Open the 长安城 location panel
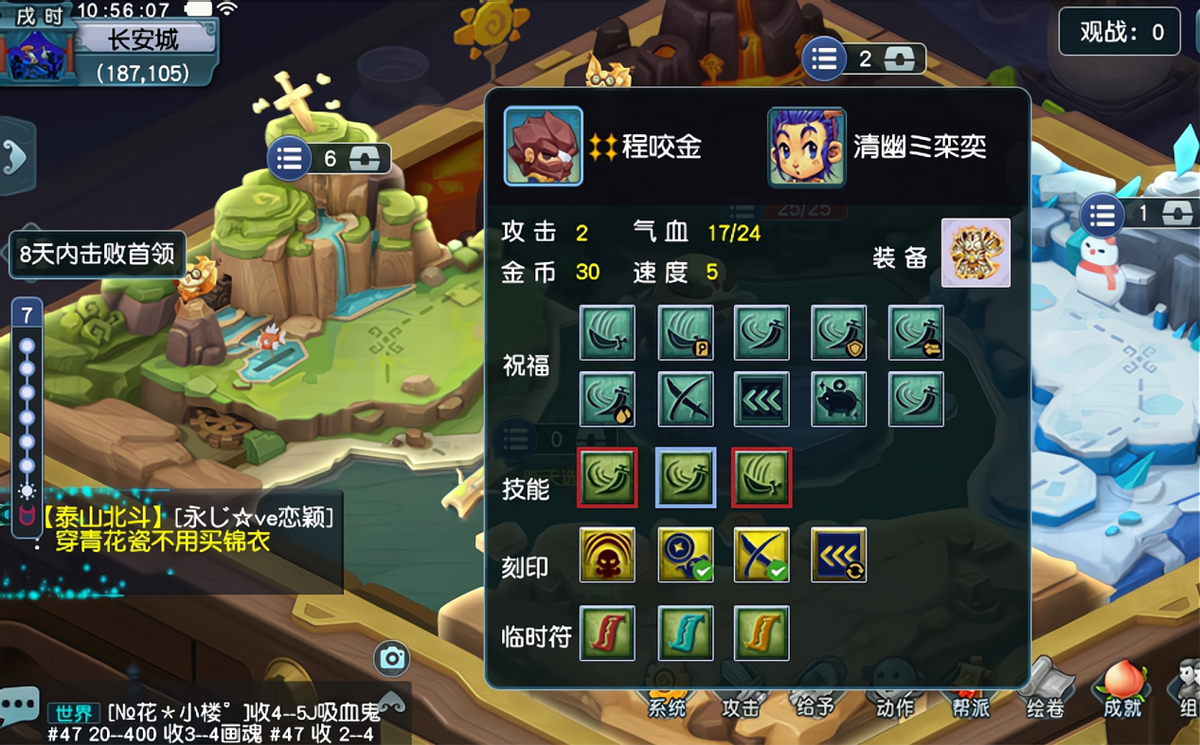This screenshot has width=1200, height=745. 143,40
